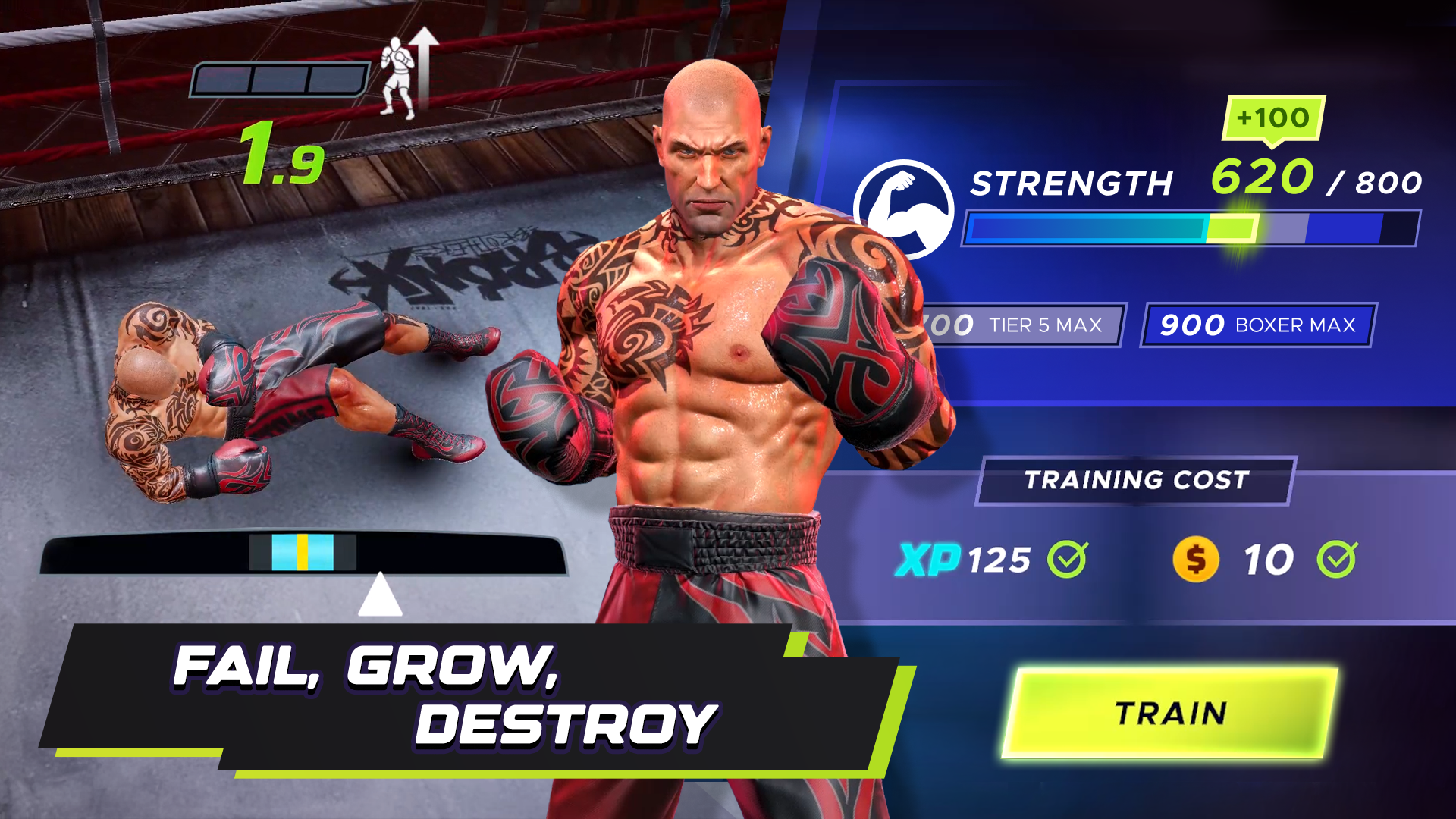
Task: Expand the Training Cost panel
Action: click(1136, 479)
